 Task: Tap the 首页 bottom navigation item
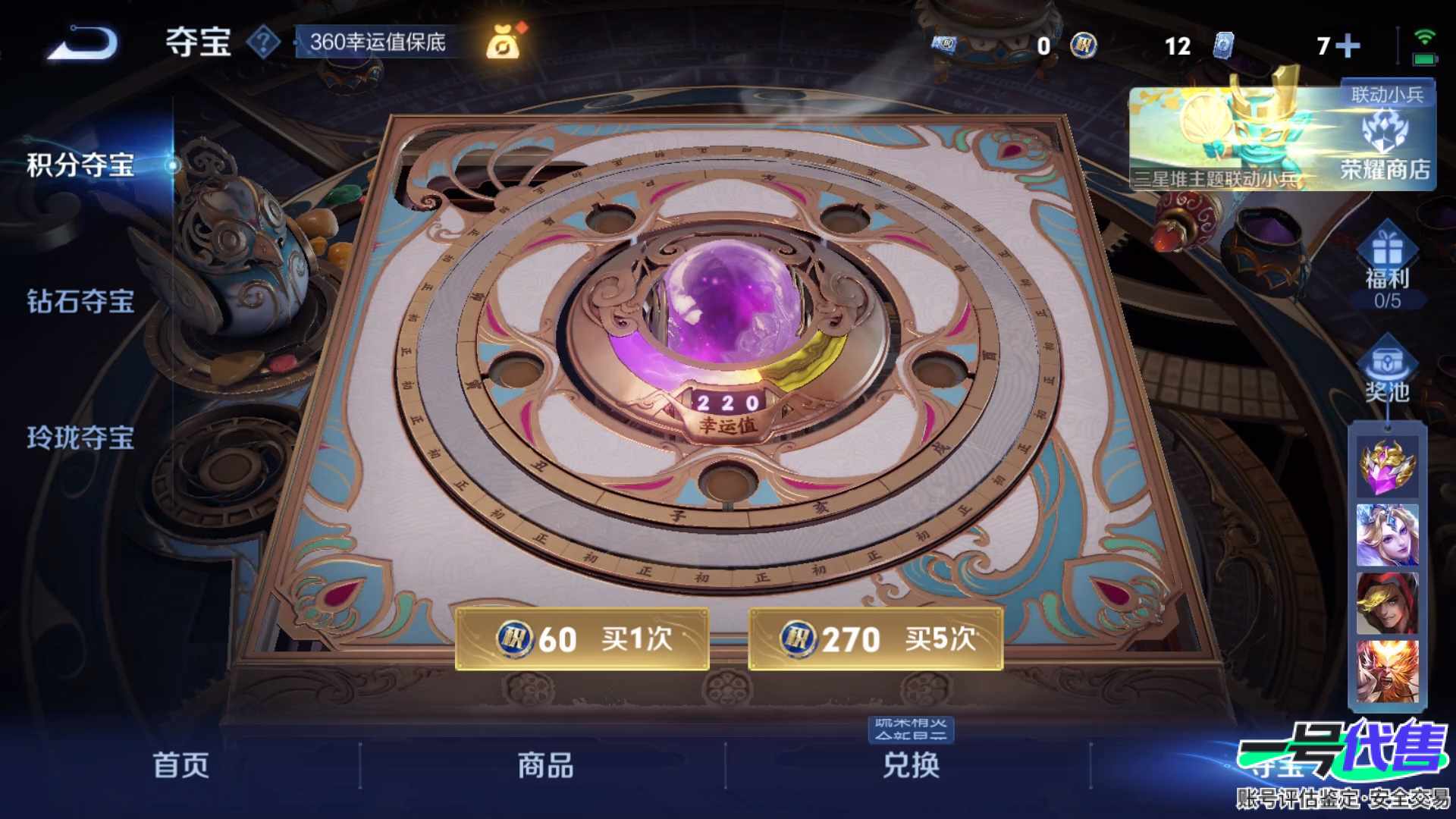pos(182,766)
